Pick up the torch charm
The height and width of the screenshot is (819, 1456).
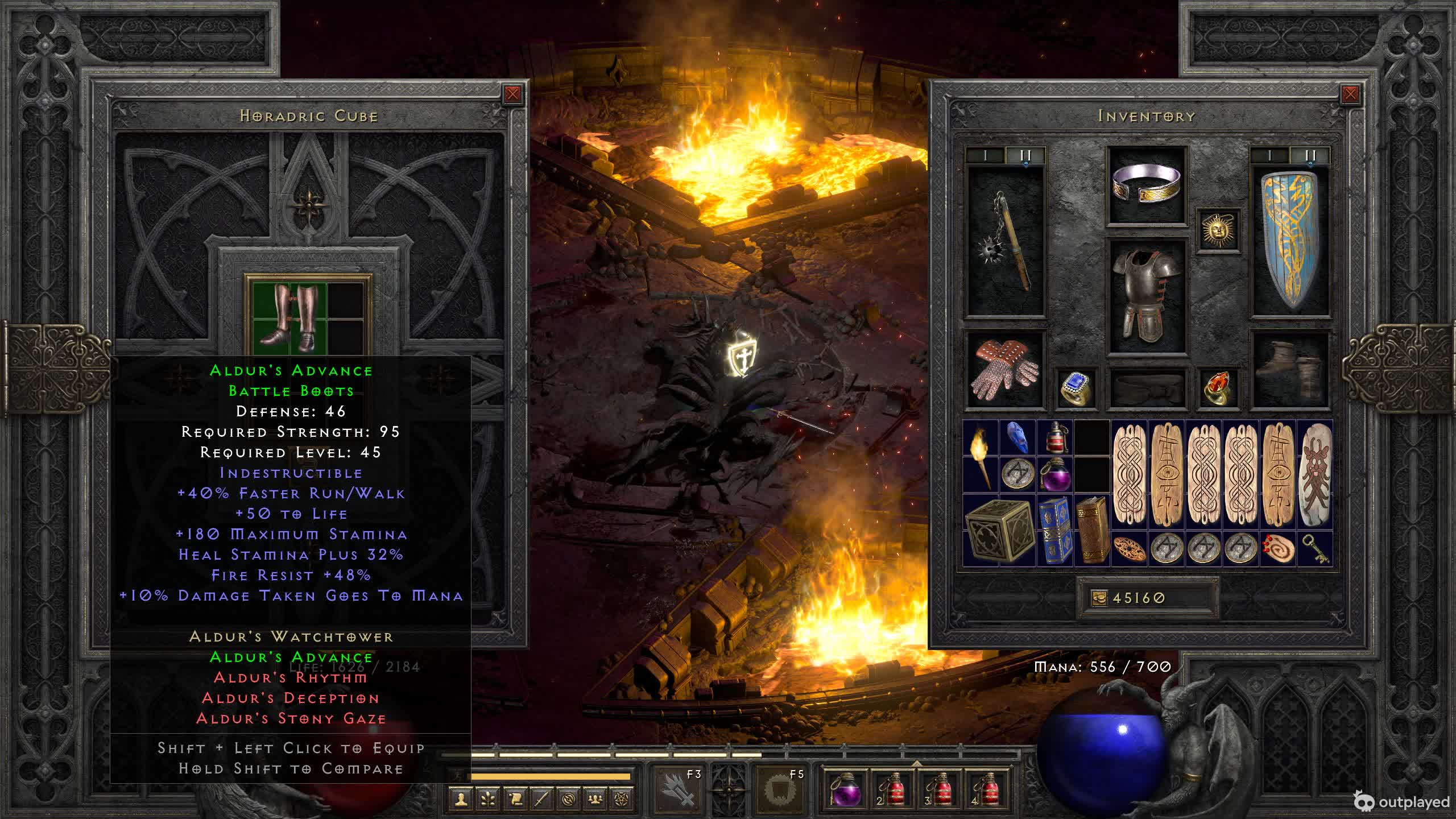981,456
